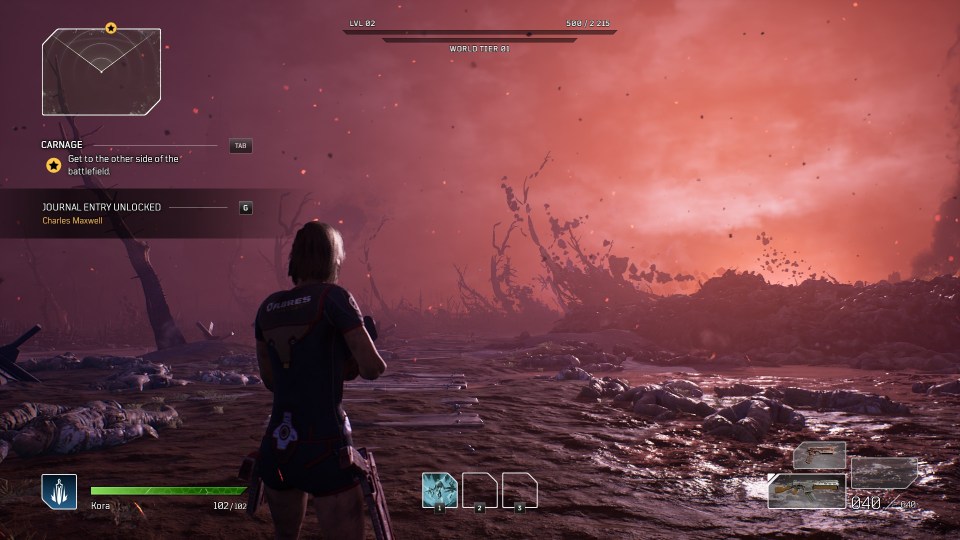The height and width of the screenshot is (540, 960).
Task: Activate the ability in skill slot 1
Action: click(439, 490)
